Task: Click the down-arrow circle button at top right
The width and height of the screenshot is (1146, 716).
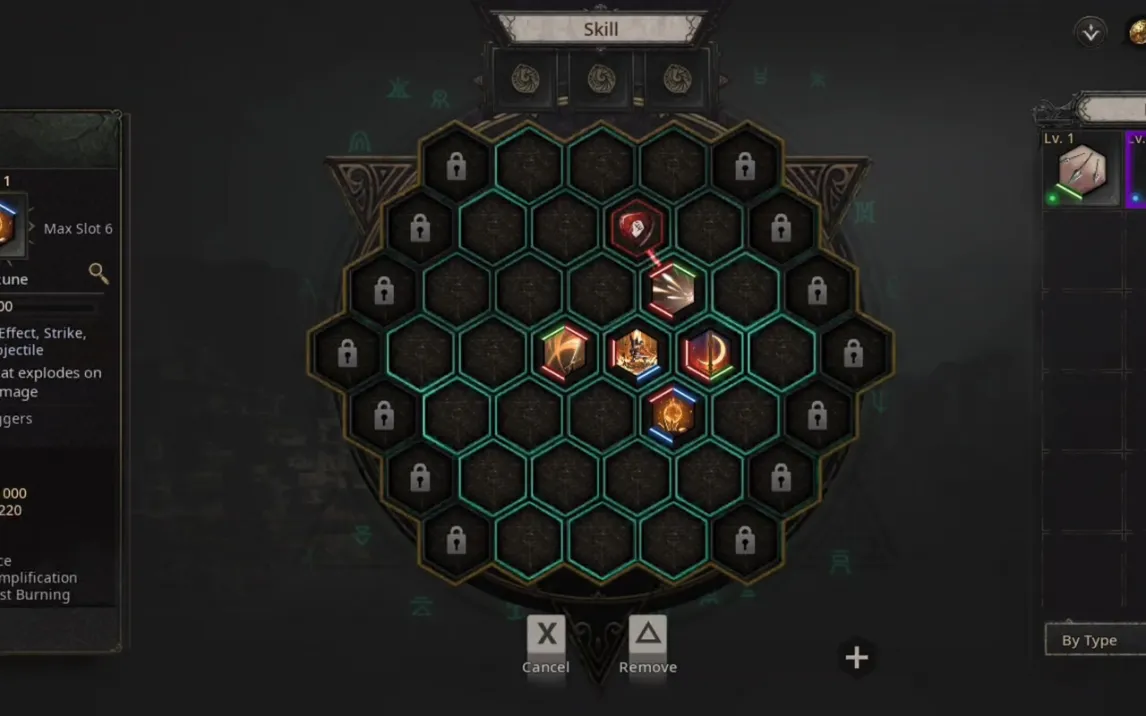Action: [x=1090, y=32]
